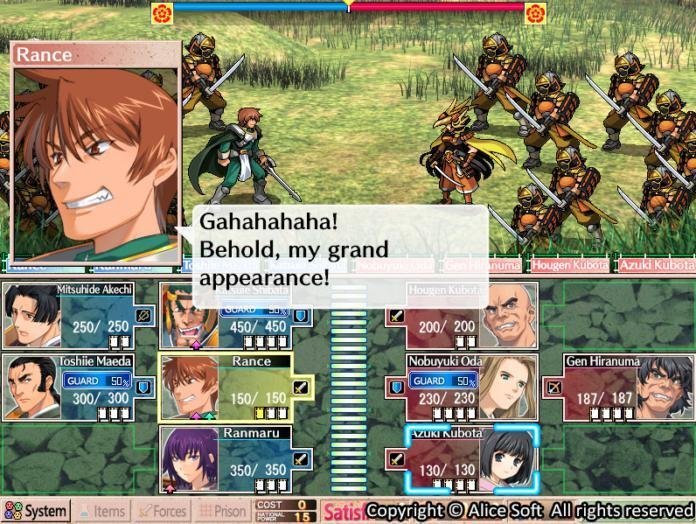Click the shield icon beside Toshiie Maeda

[x=144, y=386]
